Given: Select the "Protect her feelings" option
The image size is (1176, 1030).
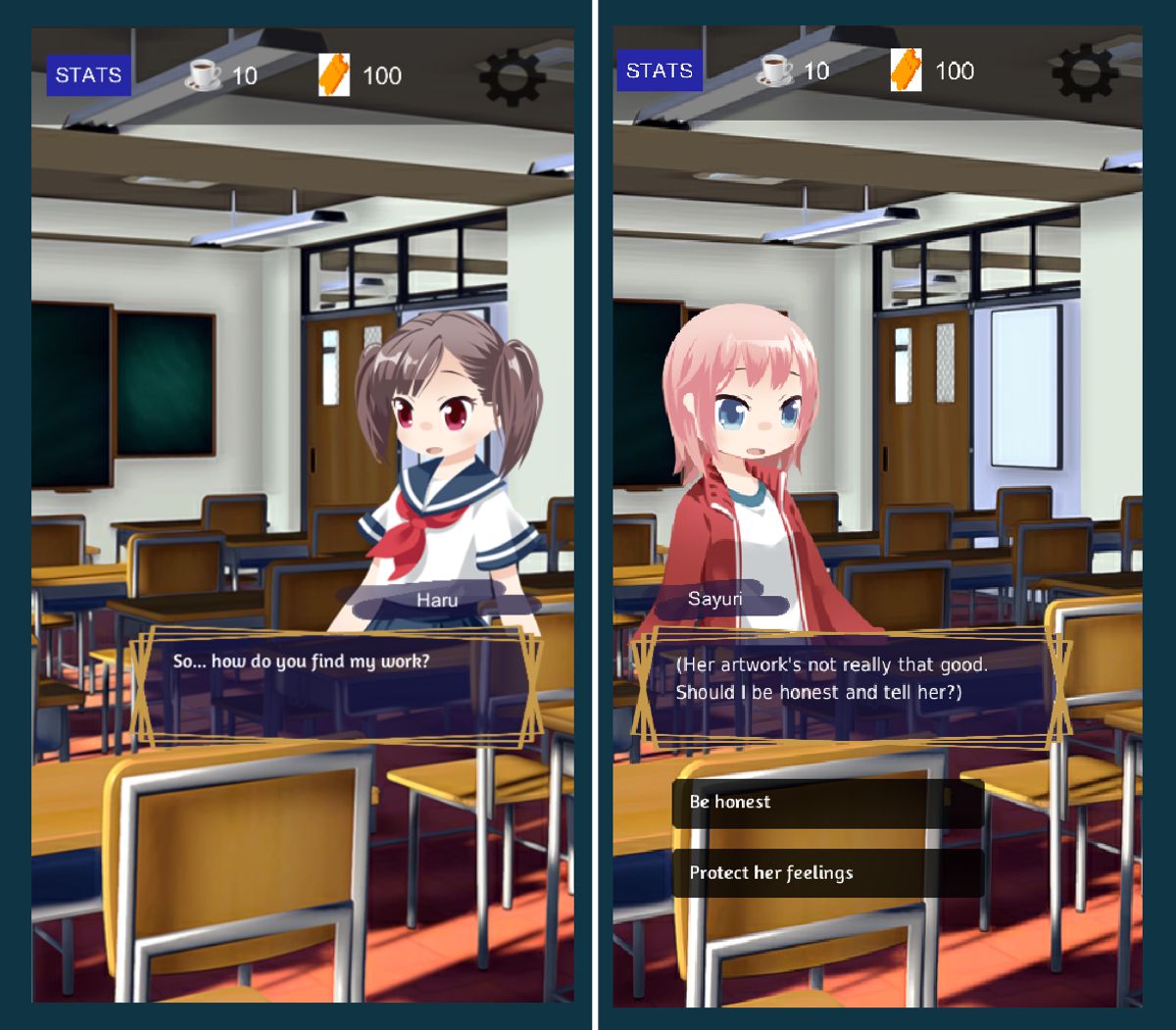Looking at the screenshot, I should tap(827, 873).
